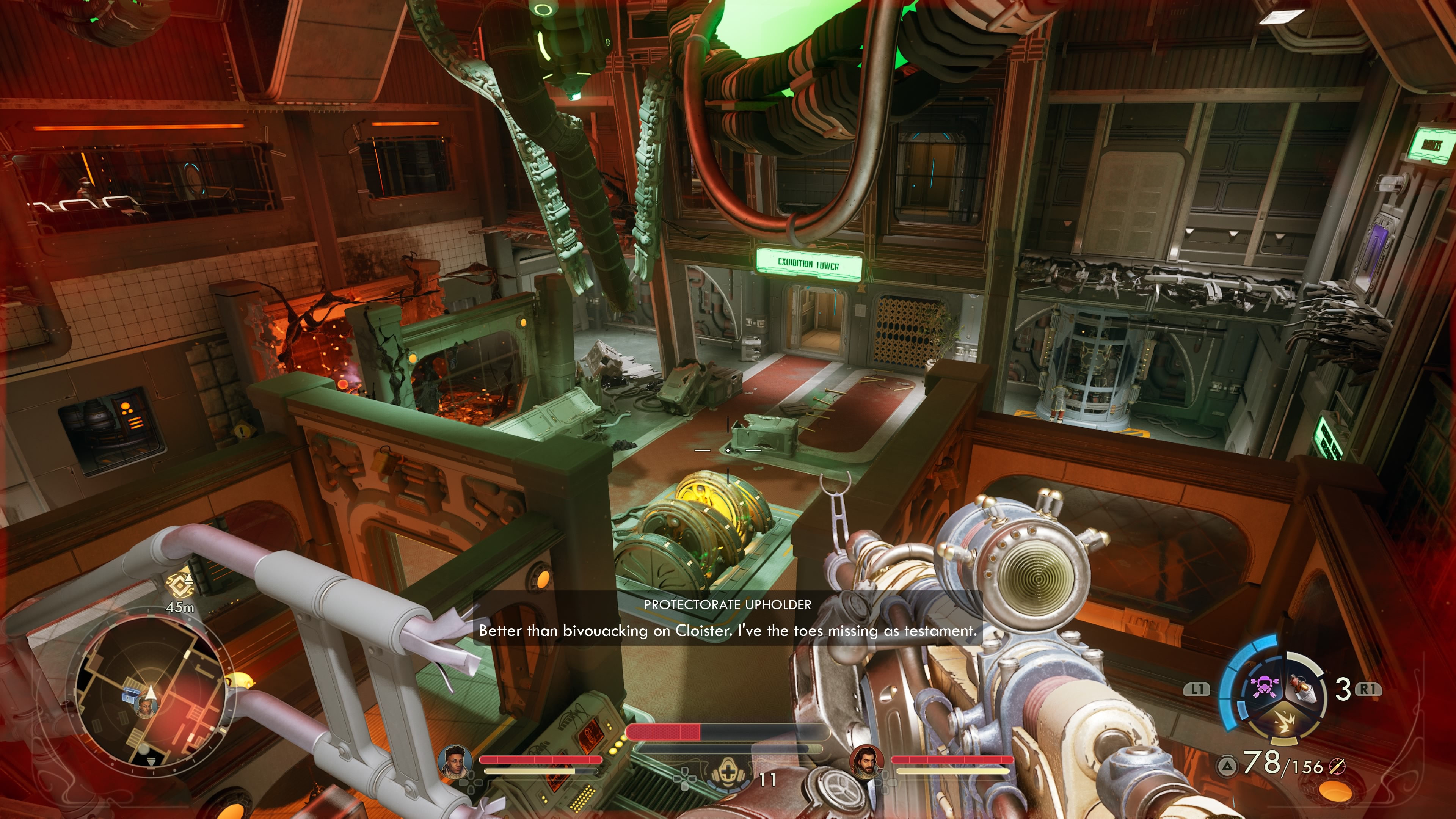Viewport: 1456px width, 819px height.
Task: Select the bearded companion portrait
Action: 866,761
